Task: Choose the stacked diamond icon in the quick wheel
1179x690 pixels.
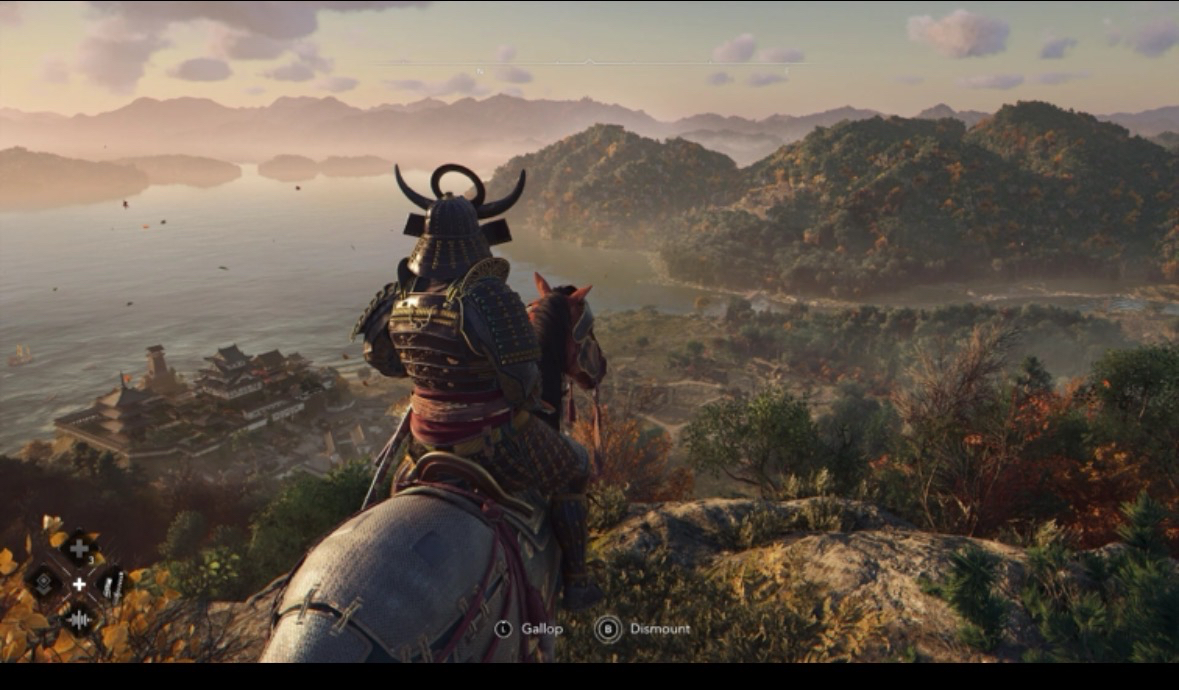Action: pos(44,581)
